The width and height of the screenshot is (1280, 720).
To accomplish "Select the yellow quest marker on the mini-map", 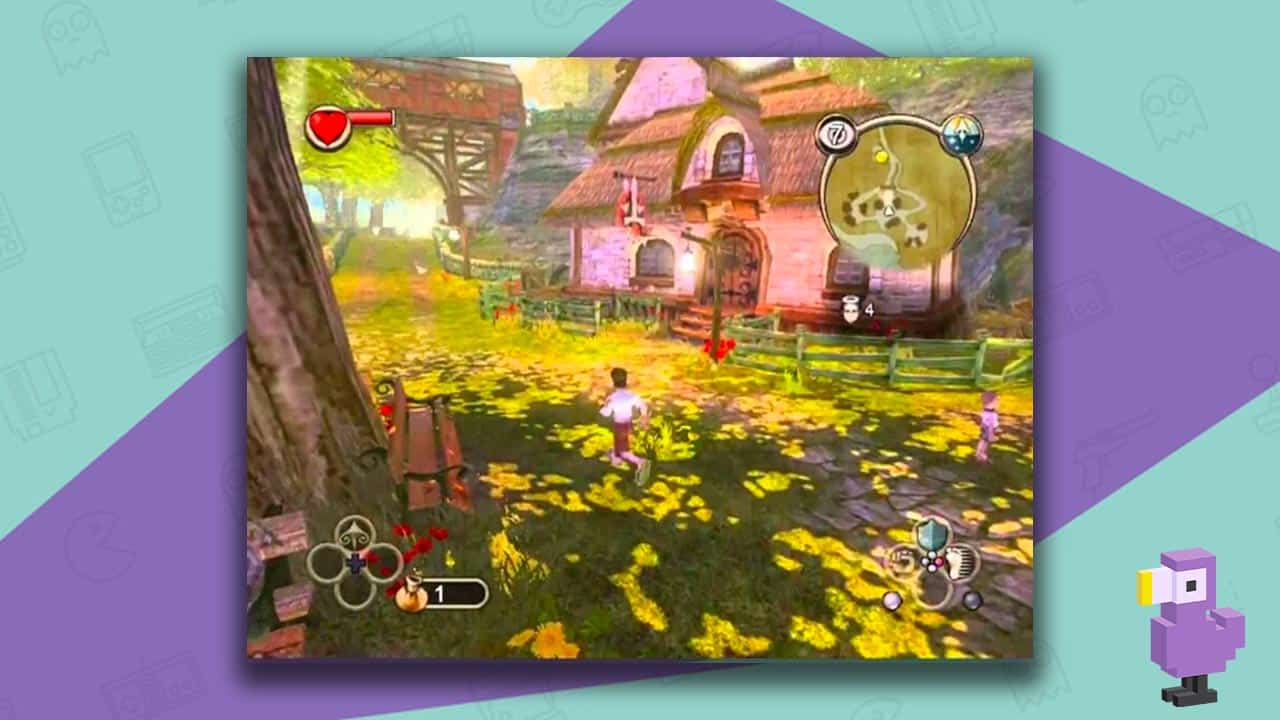I will point(882,157).
